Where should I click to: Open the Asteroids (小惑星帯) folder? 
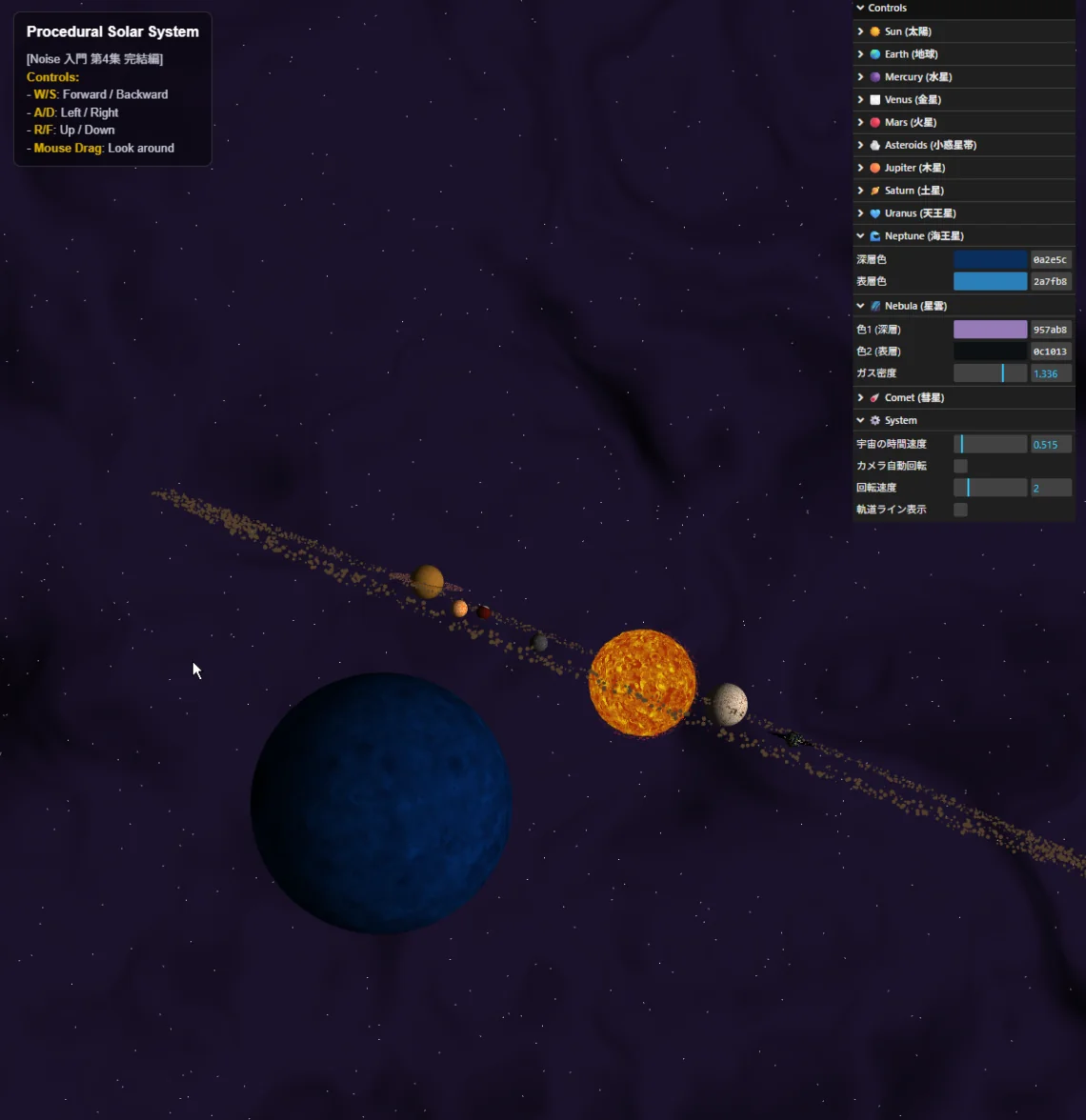tap(929, 146)
